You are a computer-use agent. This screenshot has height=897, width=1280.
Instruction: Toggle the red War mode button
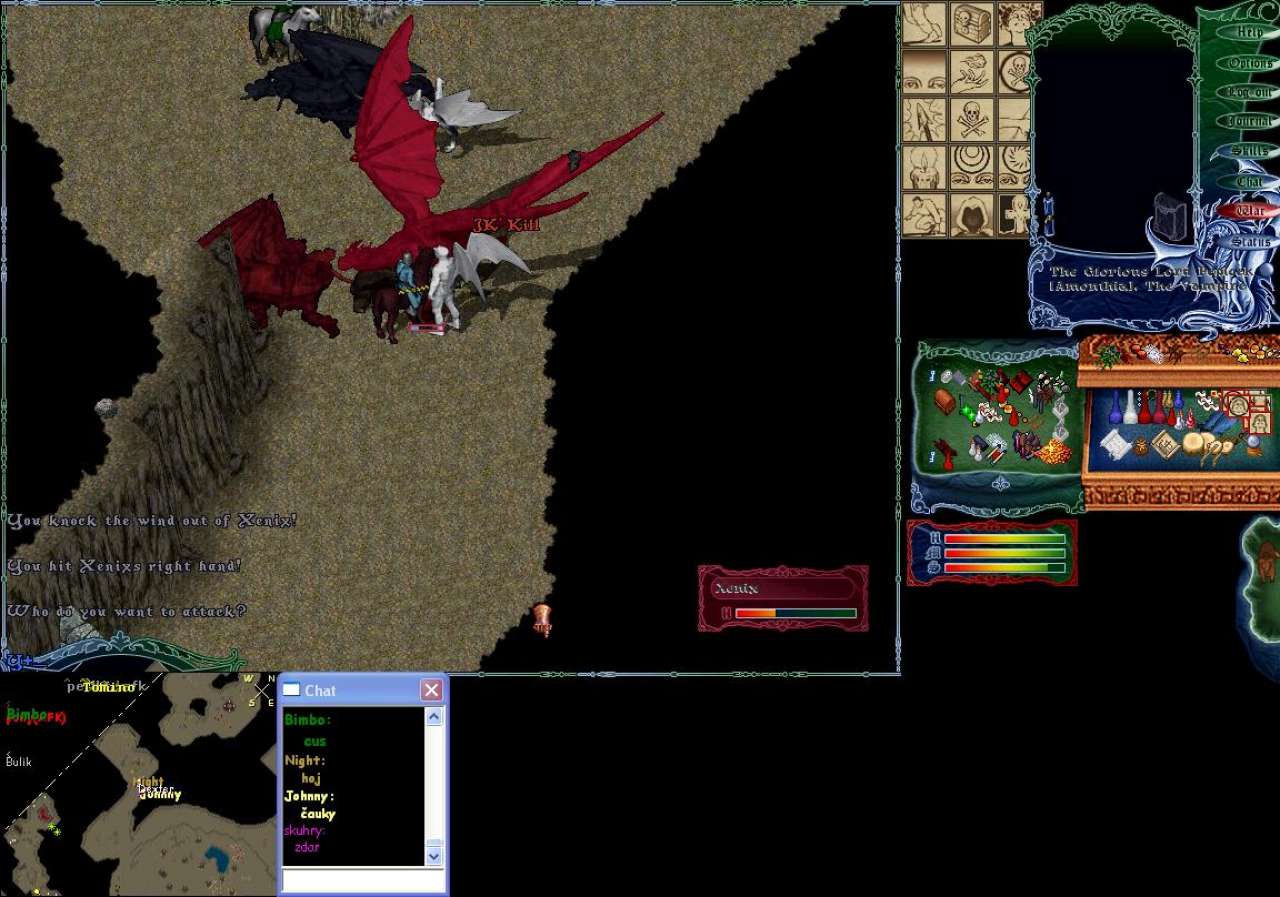click(x=1250, y=211)
